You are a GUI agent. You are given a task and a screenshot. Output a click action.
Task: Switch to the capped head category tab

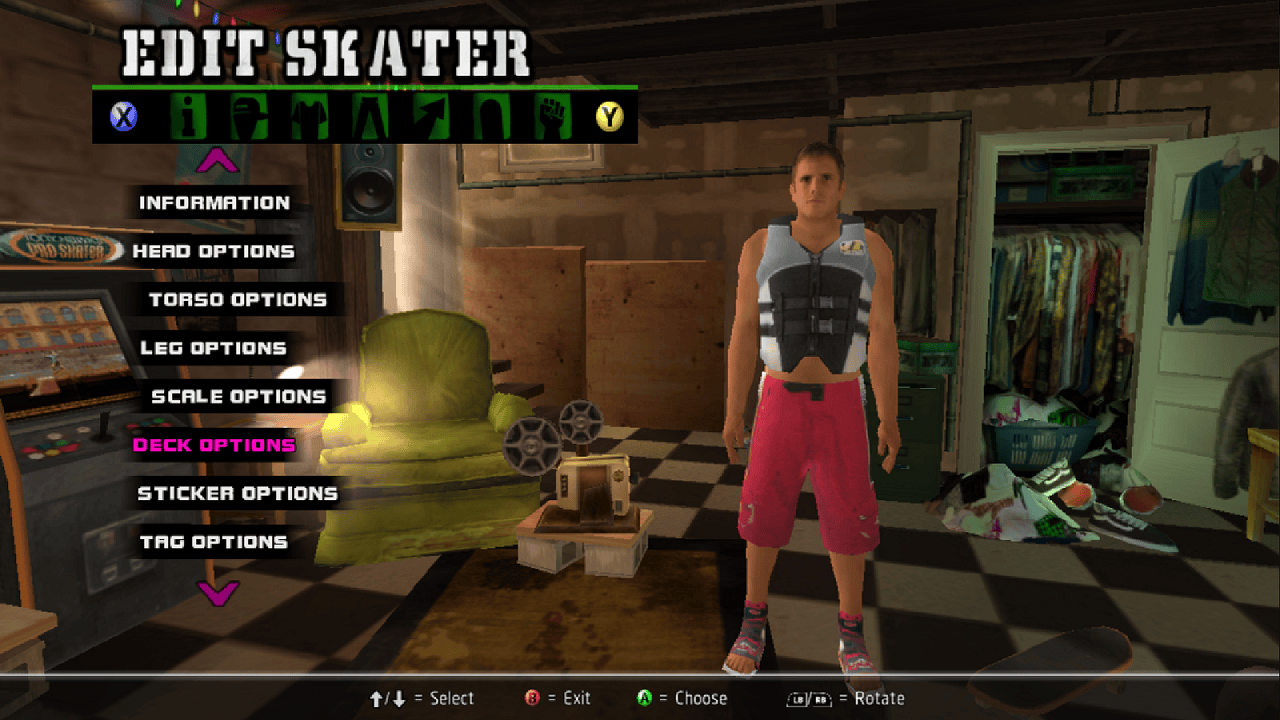249,117
